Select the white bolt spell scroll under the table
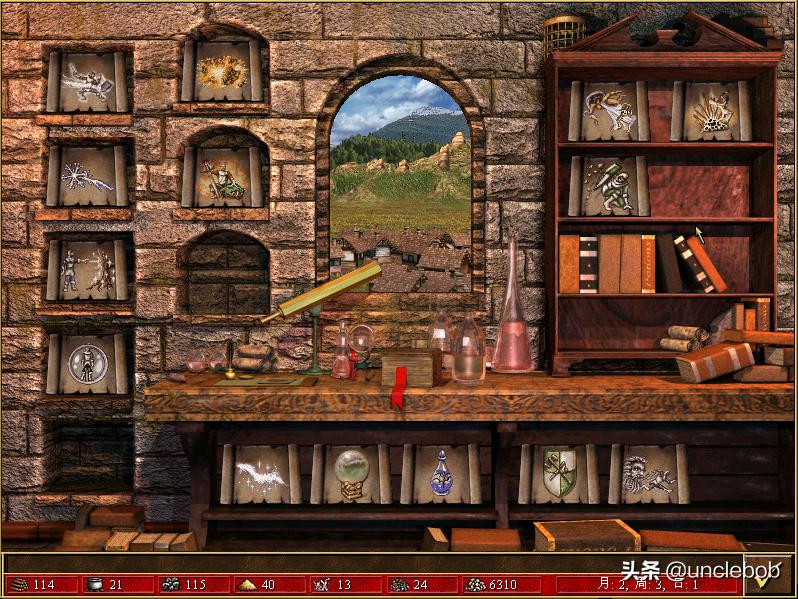This screenshot has width=798, height=599. pos(260,473)
